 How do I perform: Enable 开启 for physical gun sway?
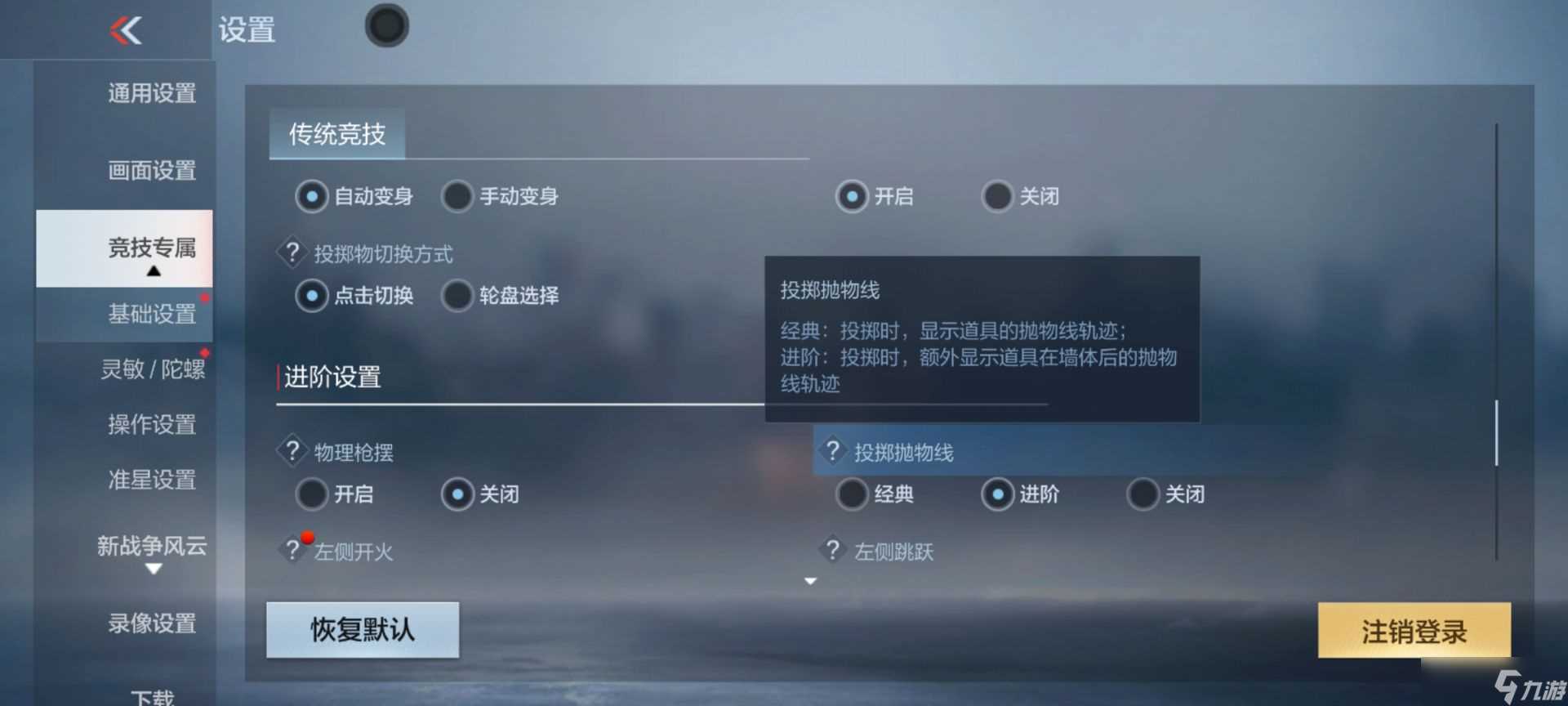point(311,494)
